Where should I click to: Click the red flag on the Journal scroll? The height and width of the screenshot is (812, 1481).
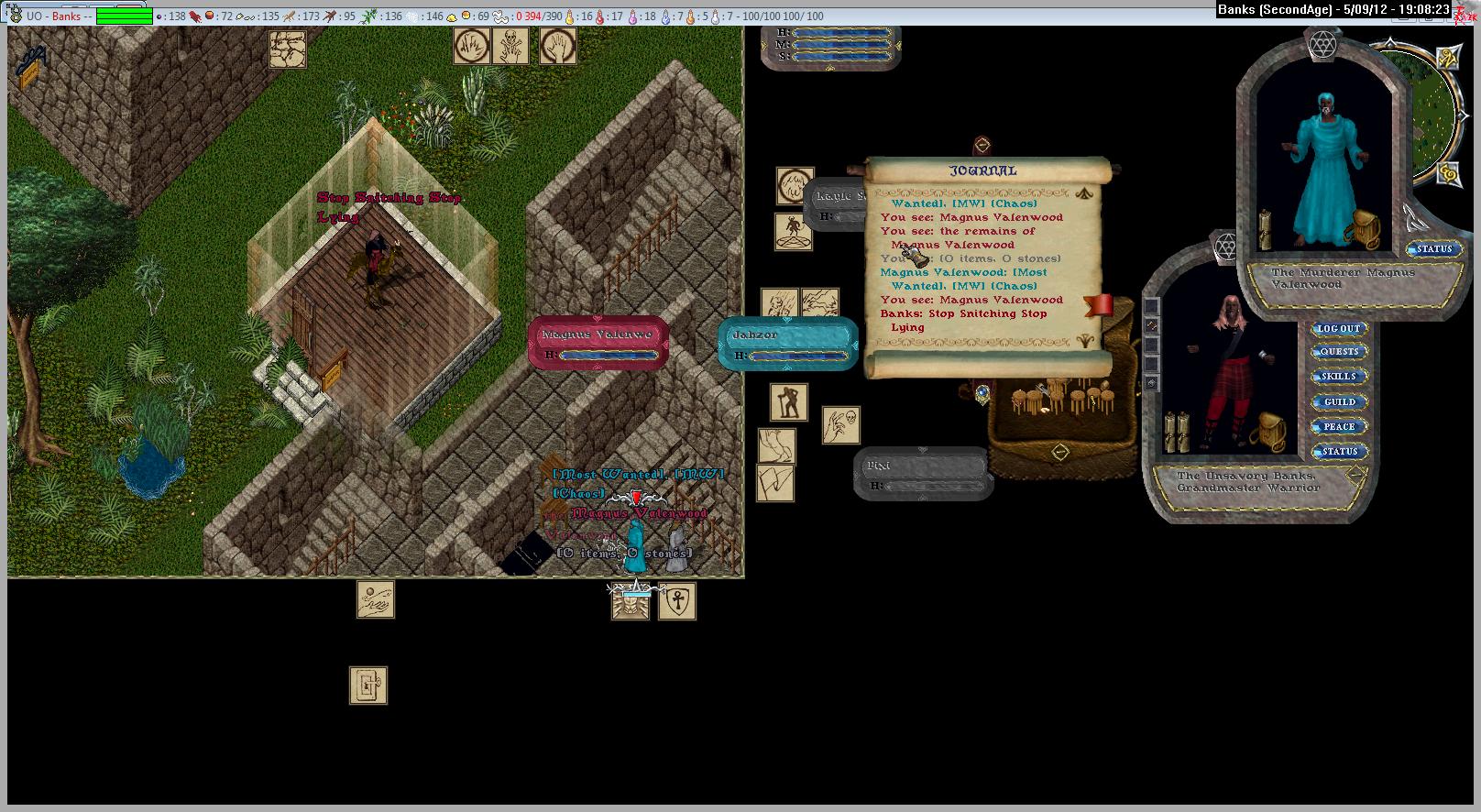1099,305
